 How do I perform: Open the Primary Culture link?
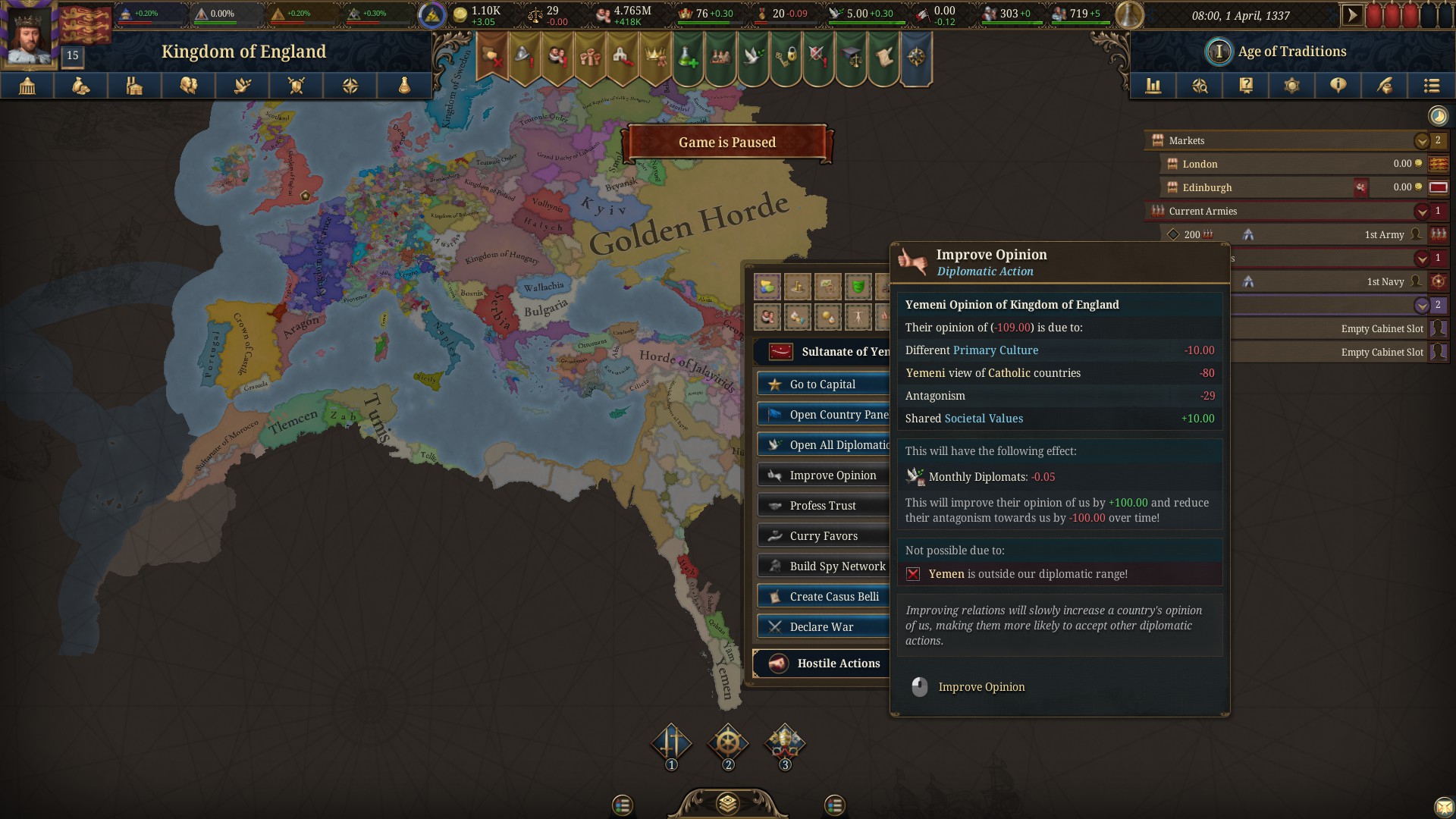pyautogui.click(x=996, y=350)
